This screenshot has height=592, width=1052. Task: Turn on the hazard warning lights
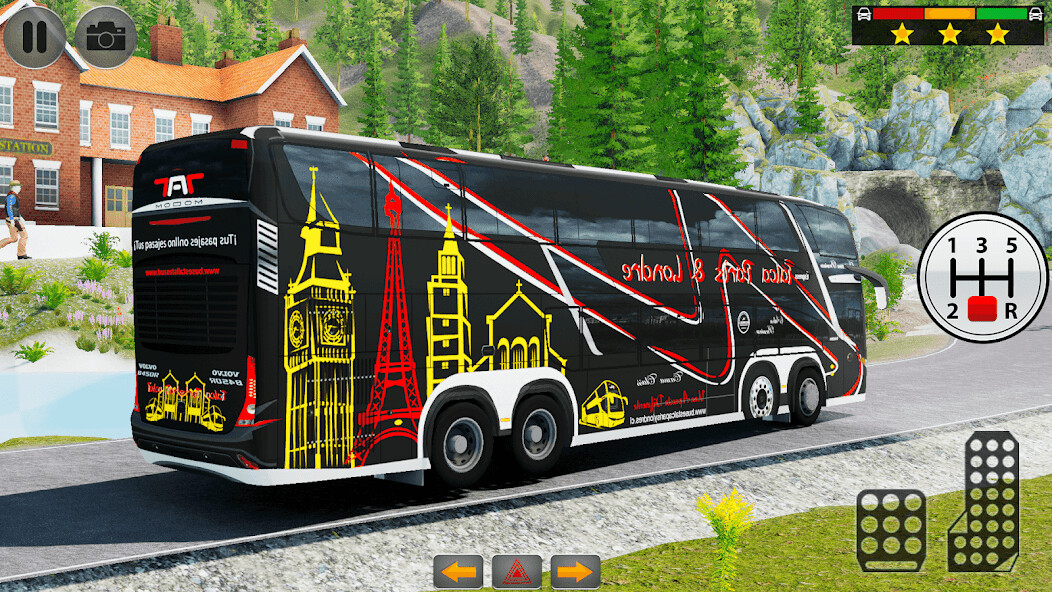[x=517, y=572]
